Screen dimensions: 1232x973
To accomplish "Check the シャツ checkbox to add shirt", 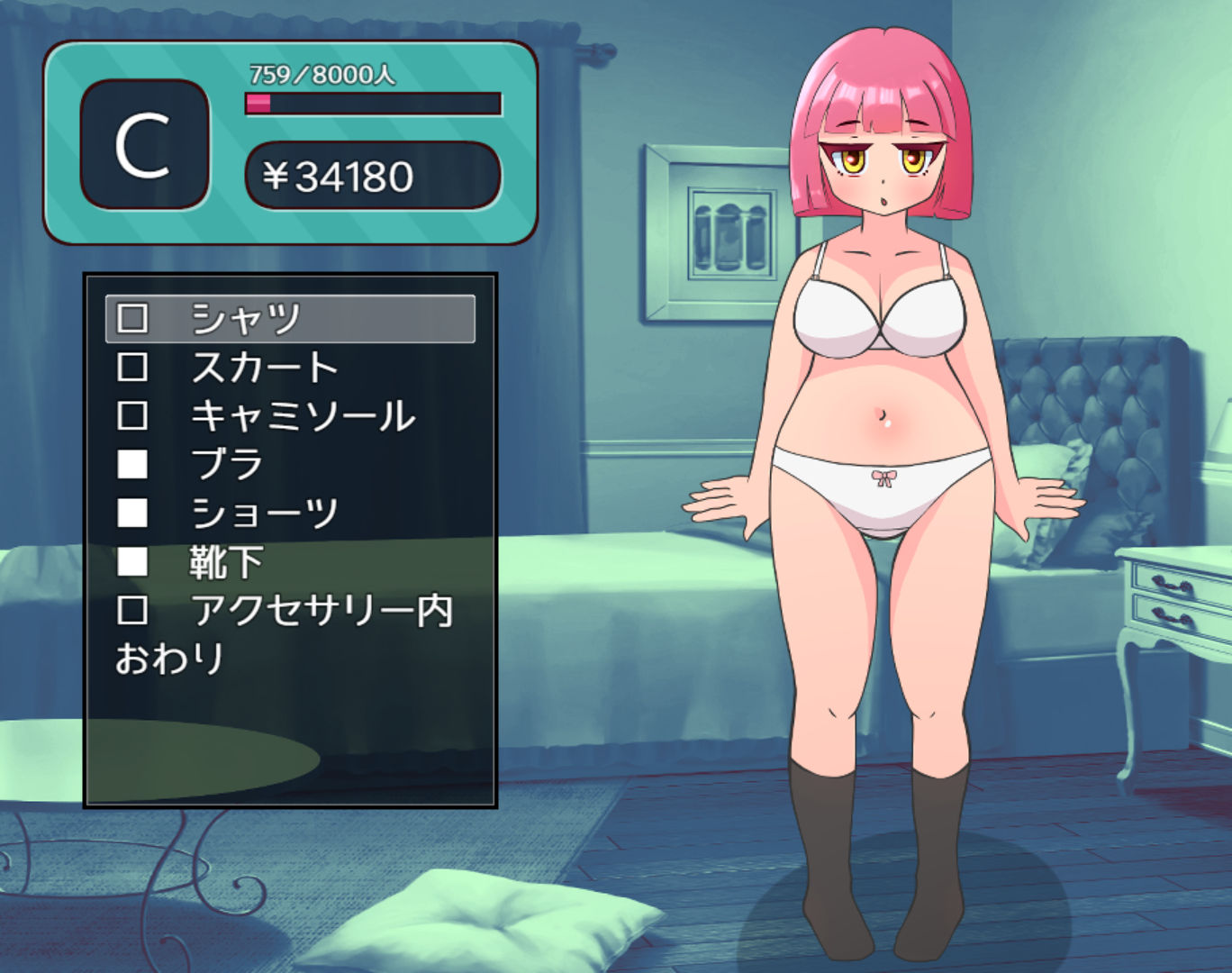I will (x=133, y=316).
